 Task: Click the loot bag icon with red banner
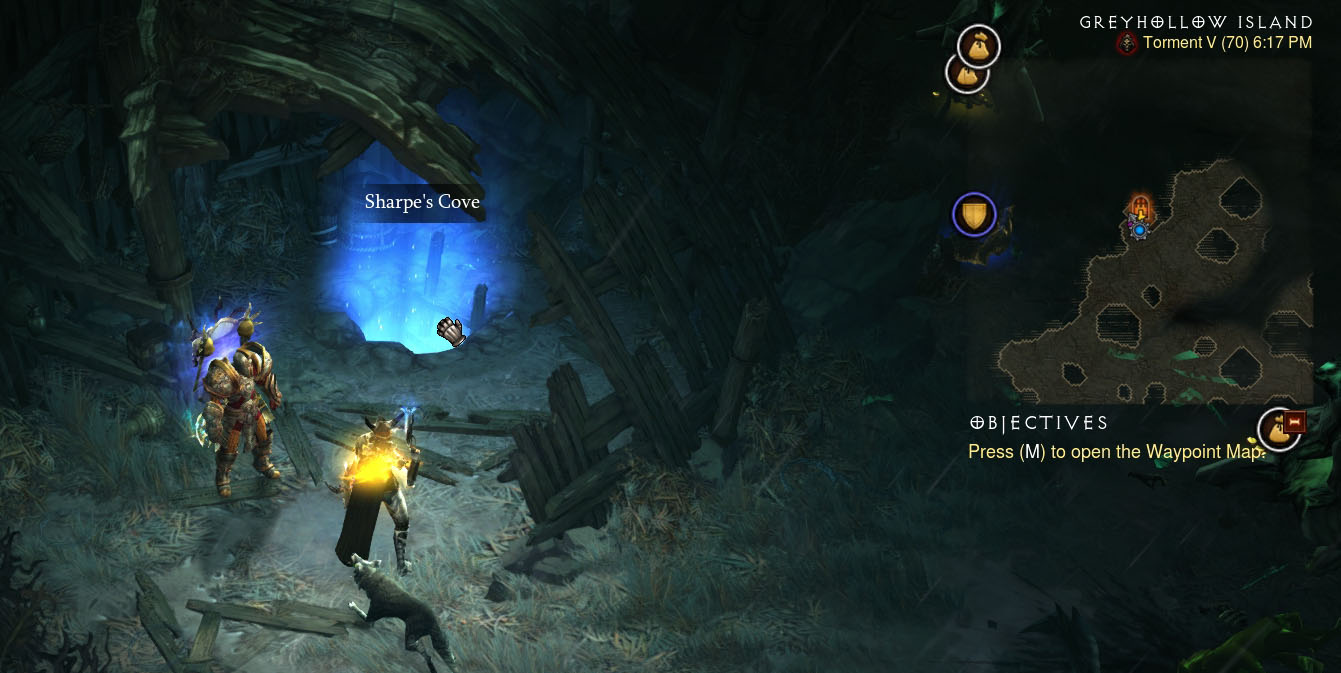point(1279,429)
